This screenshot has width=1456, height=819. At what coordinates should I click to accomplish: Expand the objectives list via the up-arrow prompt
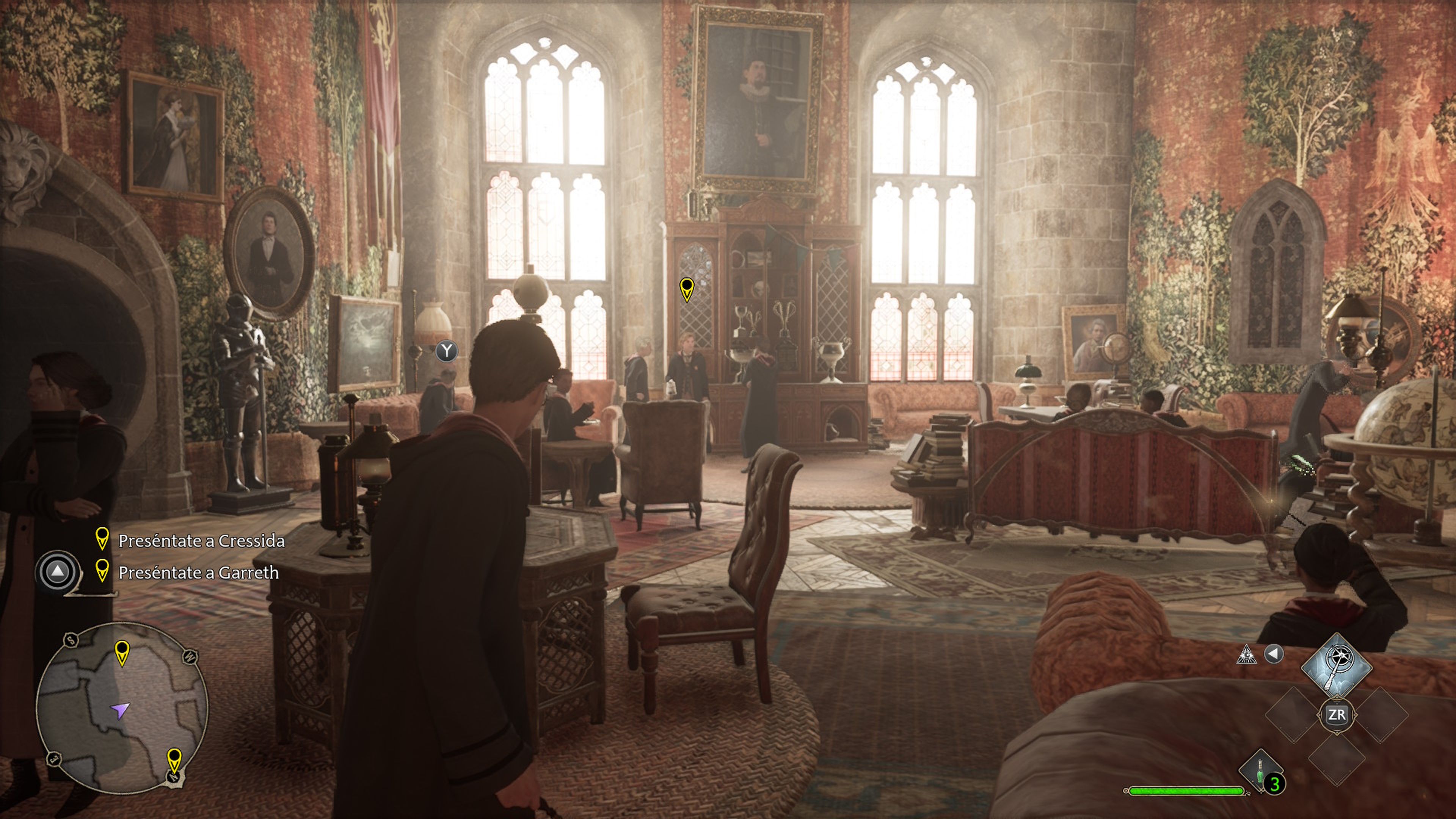point(57,572)
